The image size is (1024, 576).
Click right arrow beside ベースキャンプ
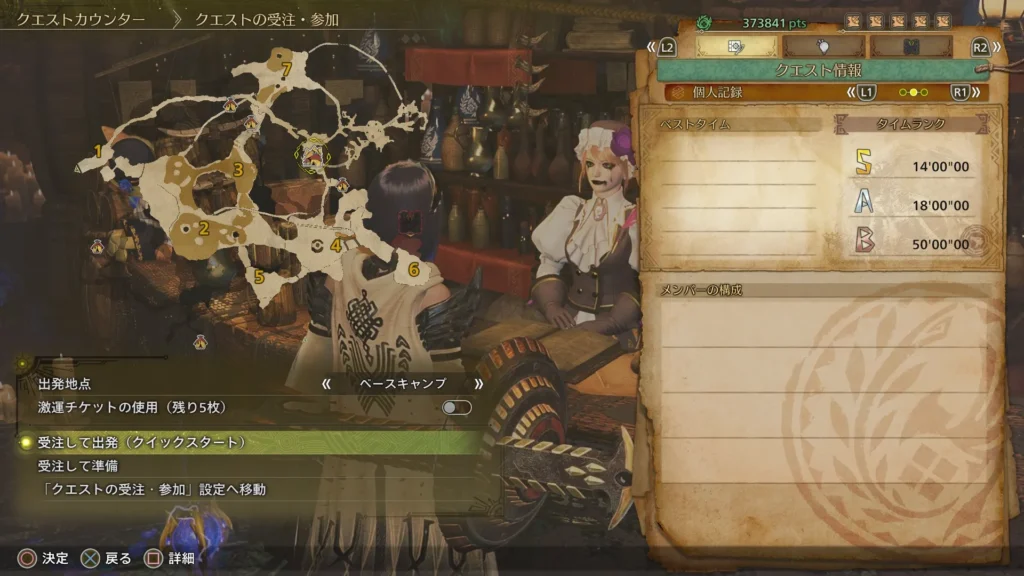(479, 383)
